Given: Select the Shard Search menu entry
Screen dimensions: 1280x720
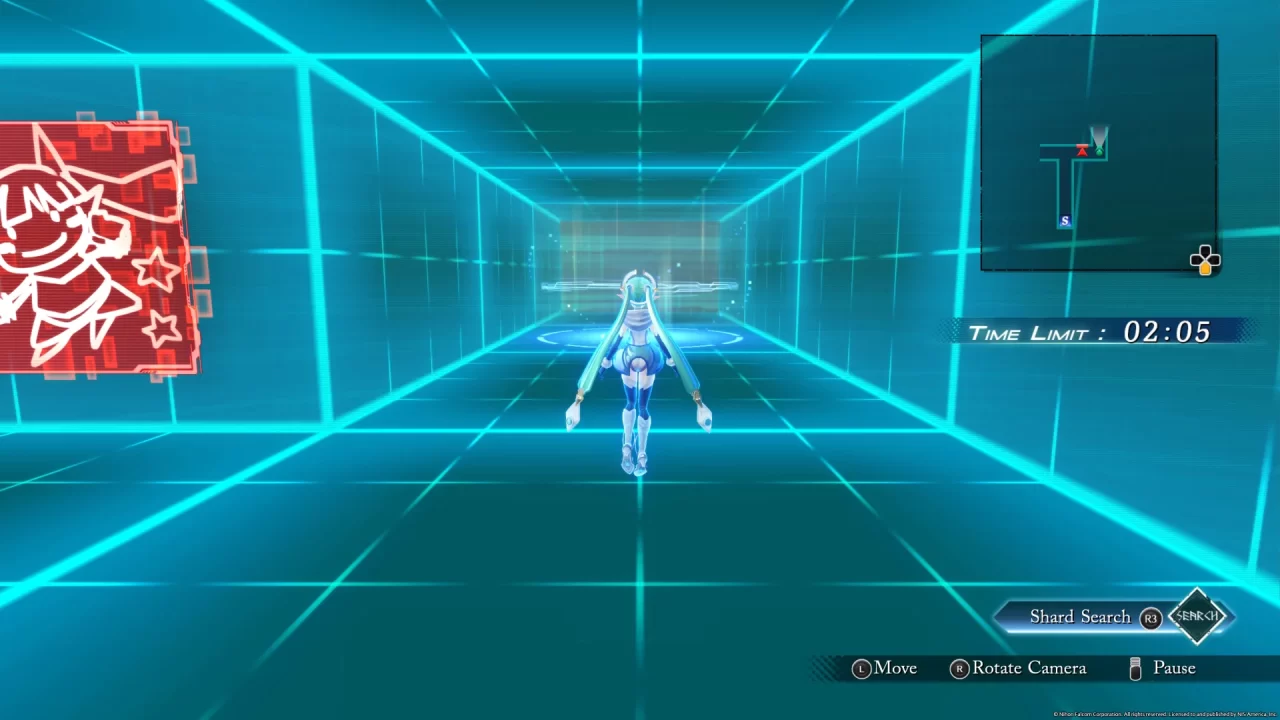Looking at the screenshot, I should [1079, 616].
